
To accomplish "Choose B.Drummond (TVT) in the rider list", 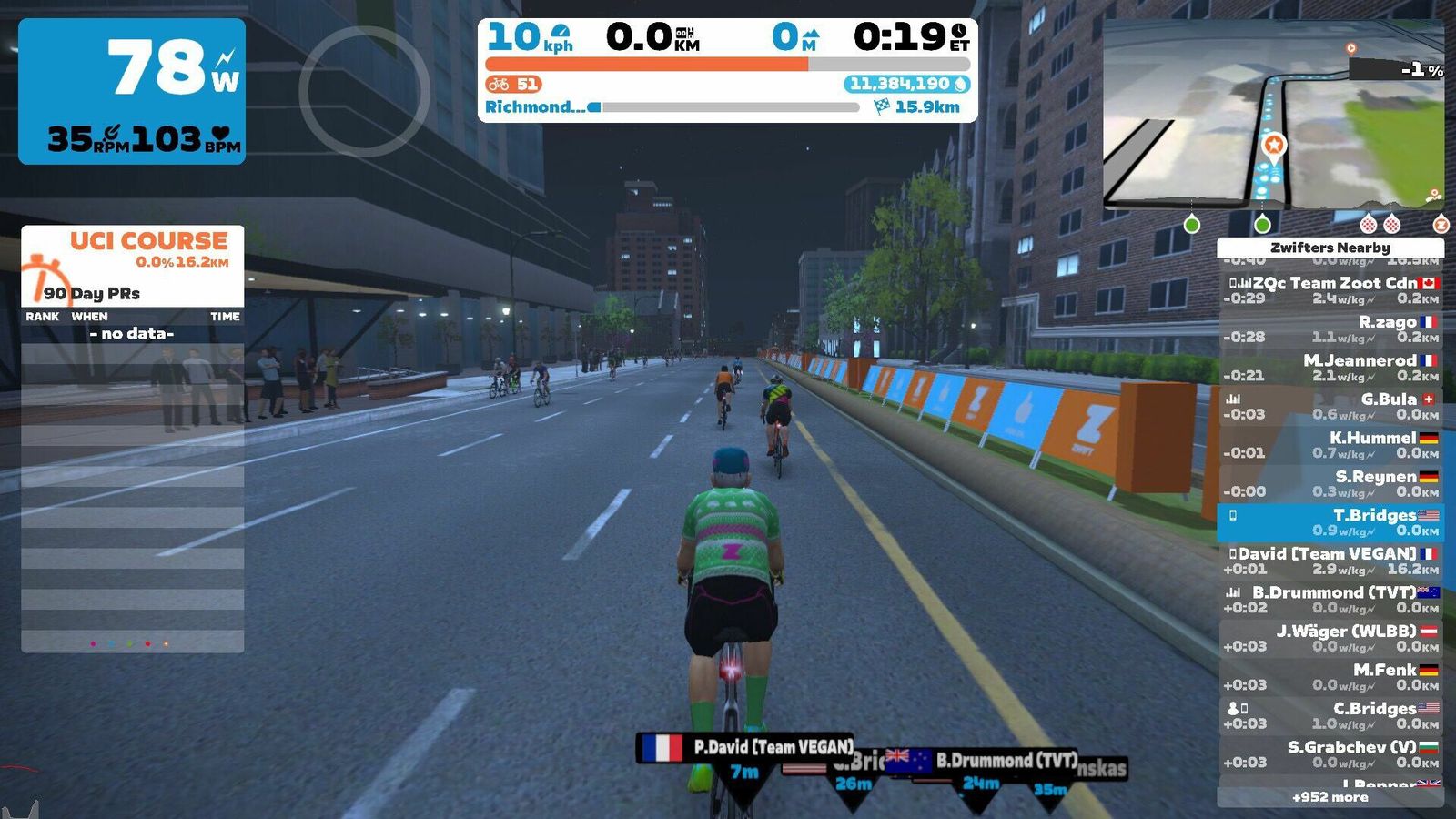I will point(1330,600).
